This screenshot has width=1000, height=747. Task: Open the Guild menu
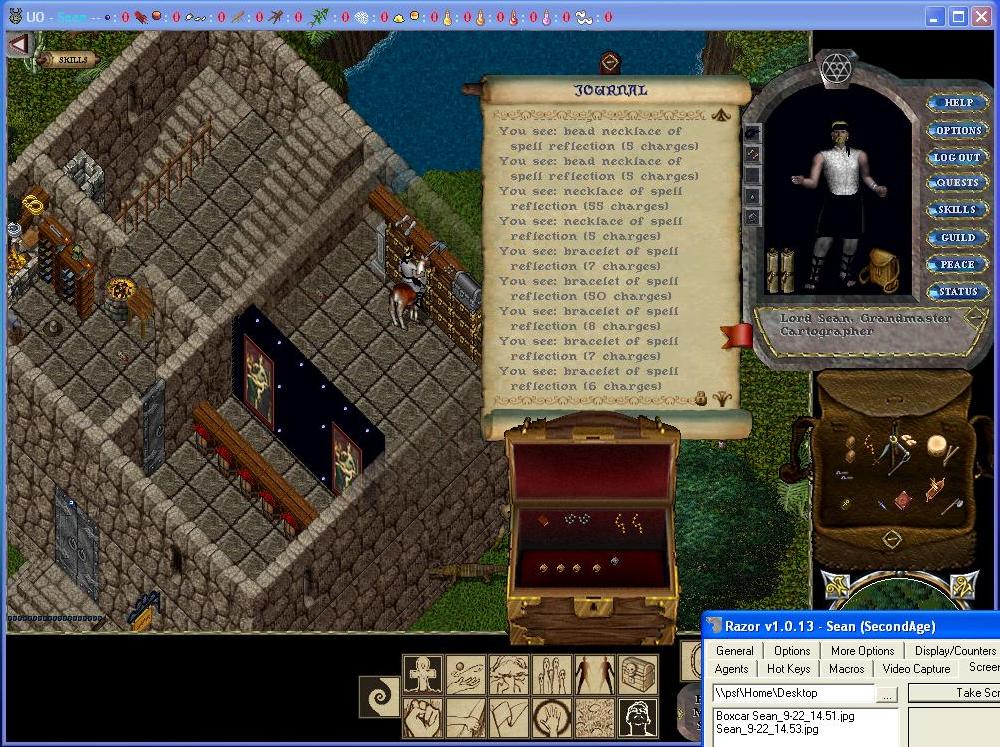957,238
